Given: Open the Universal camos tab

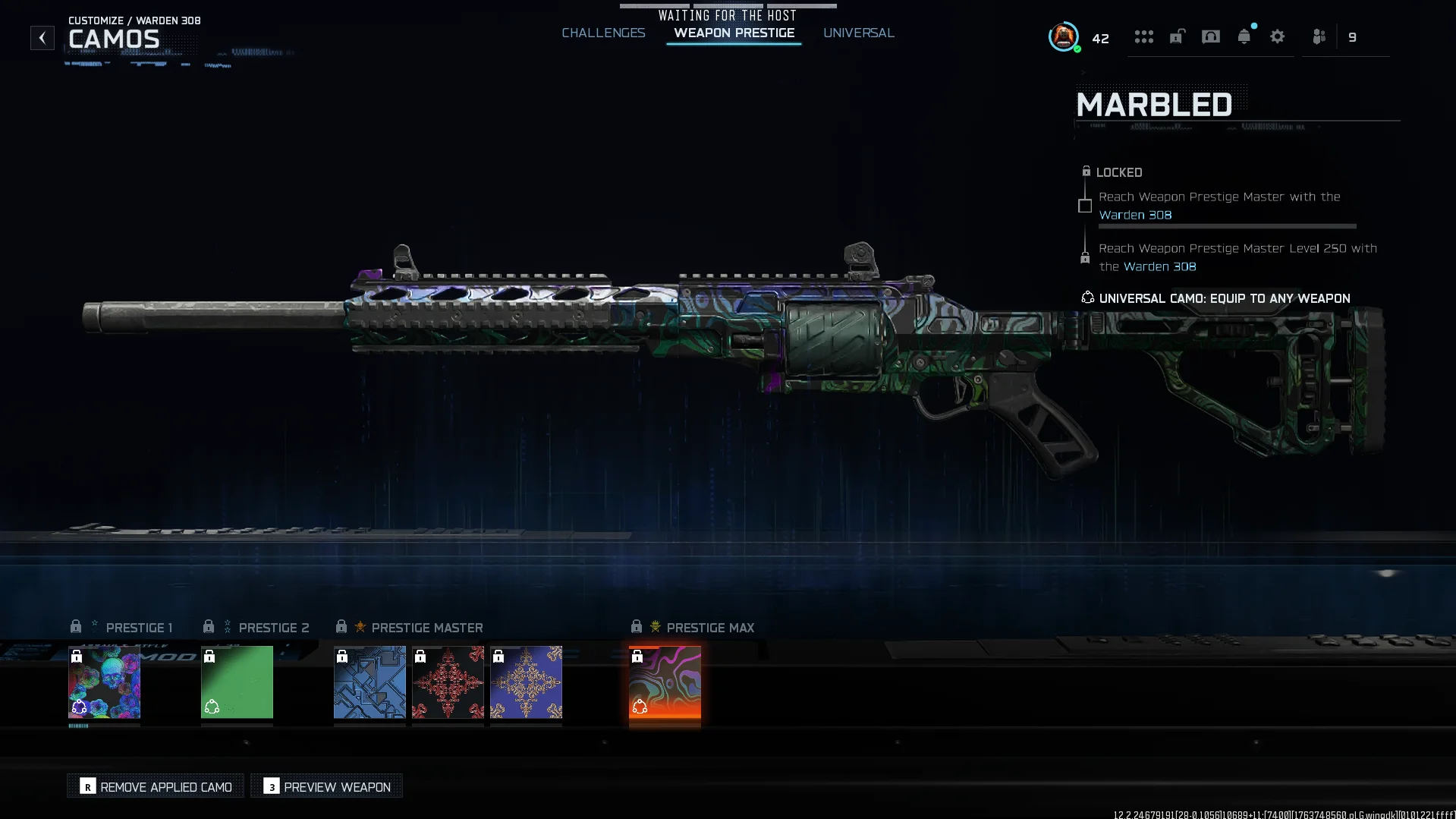Looking at the screenshot, I should (x=858, y=33).
